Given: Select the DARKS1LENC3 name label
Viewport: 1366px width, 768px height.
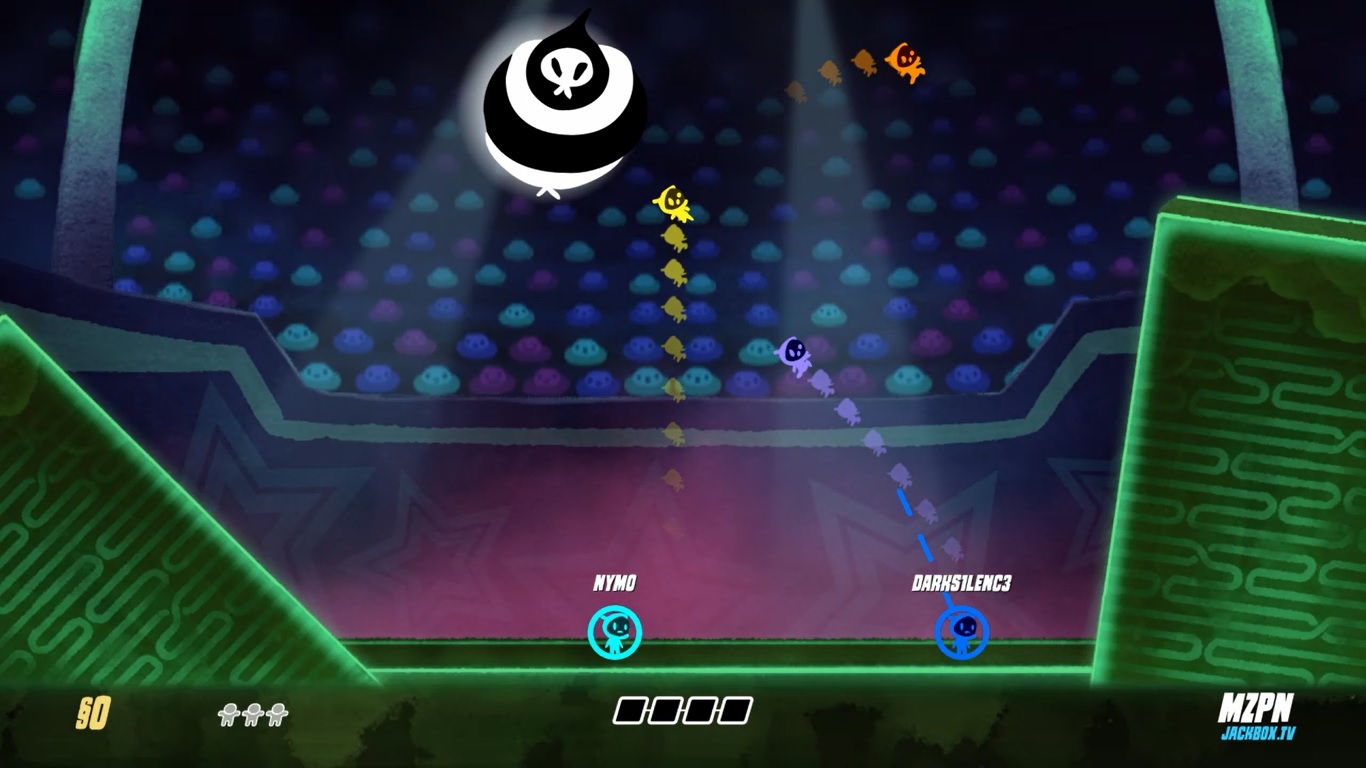Looking at the screenshot, I should (x=962, y=581).
